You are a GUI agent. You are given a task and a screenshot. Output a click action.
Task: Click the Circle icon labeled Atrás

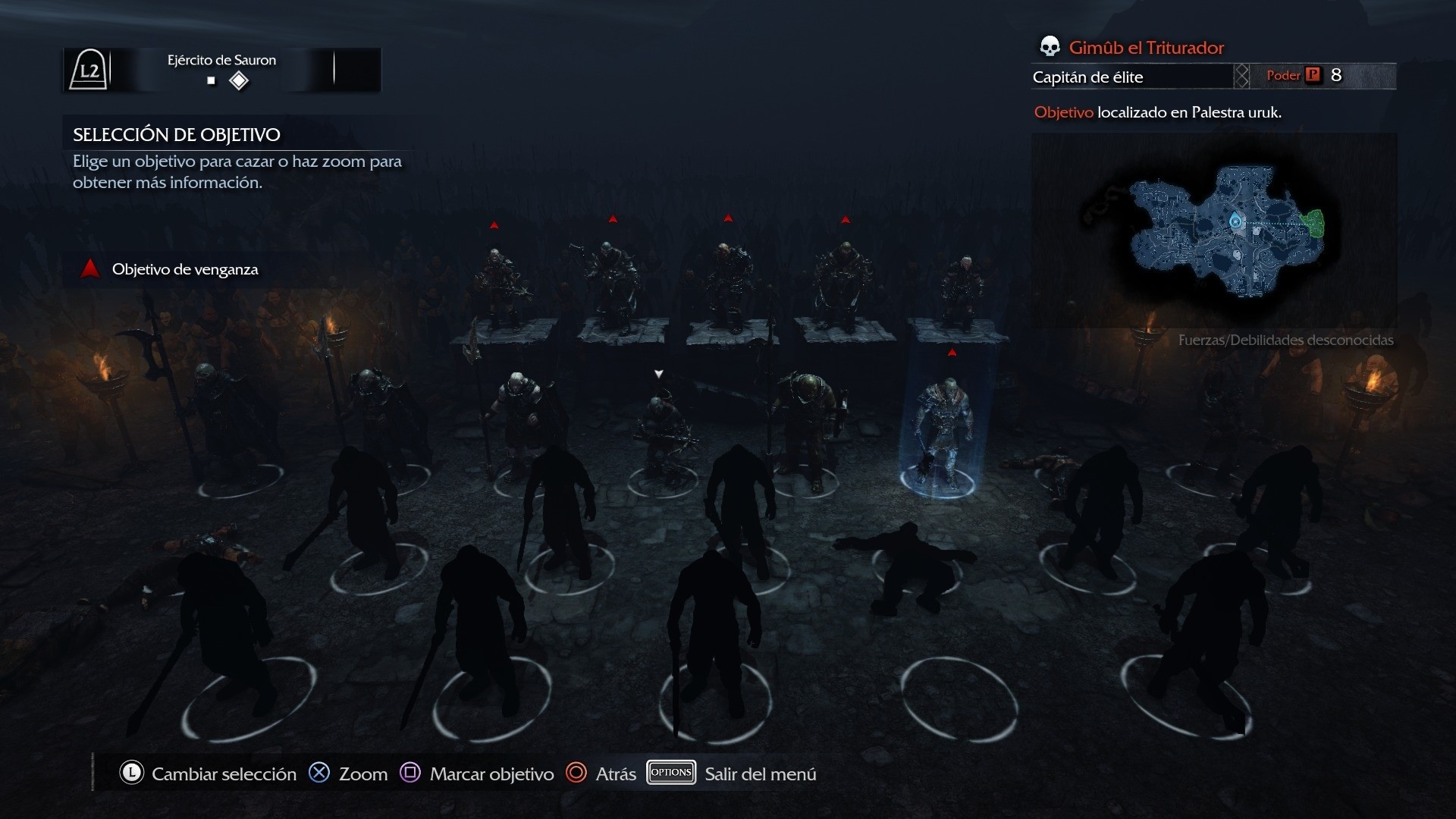(577, 773)
